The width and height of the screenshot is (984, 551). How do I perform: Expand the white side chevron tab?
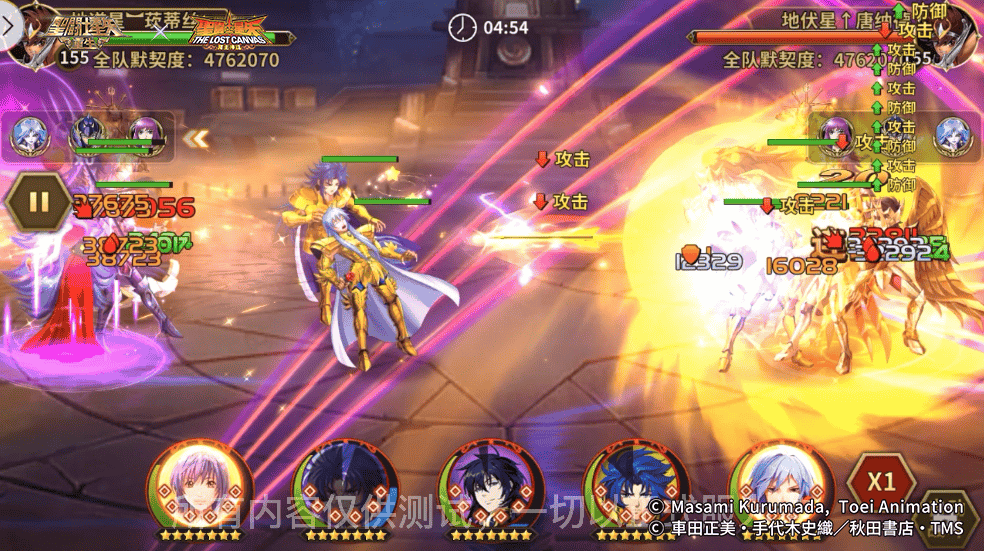pos(8,26)
